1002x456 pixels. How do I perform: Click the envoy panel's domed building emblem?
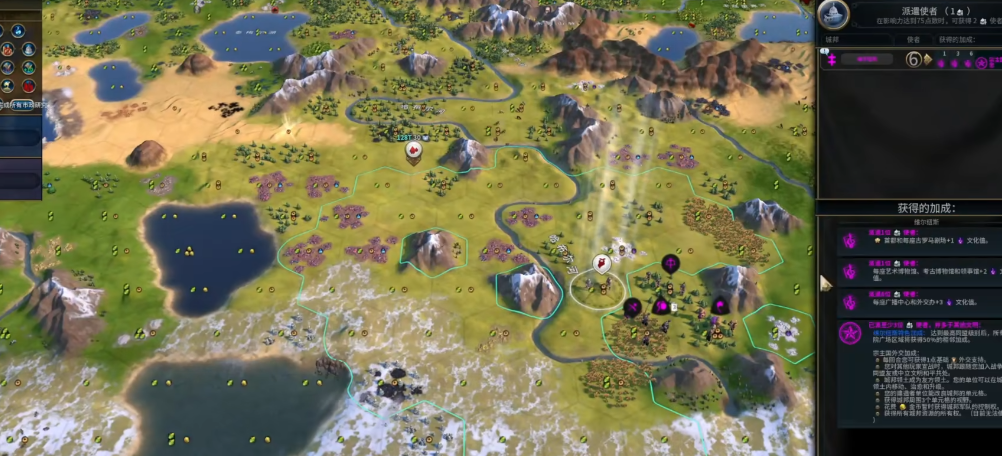click(833, 14)
